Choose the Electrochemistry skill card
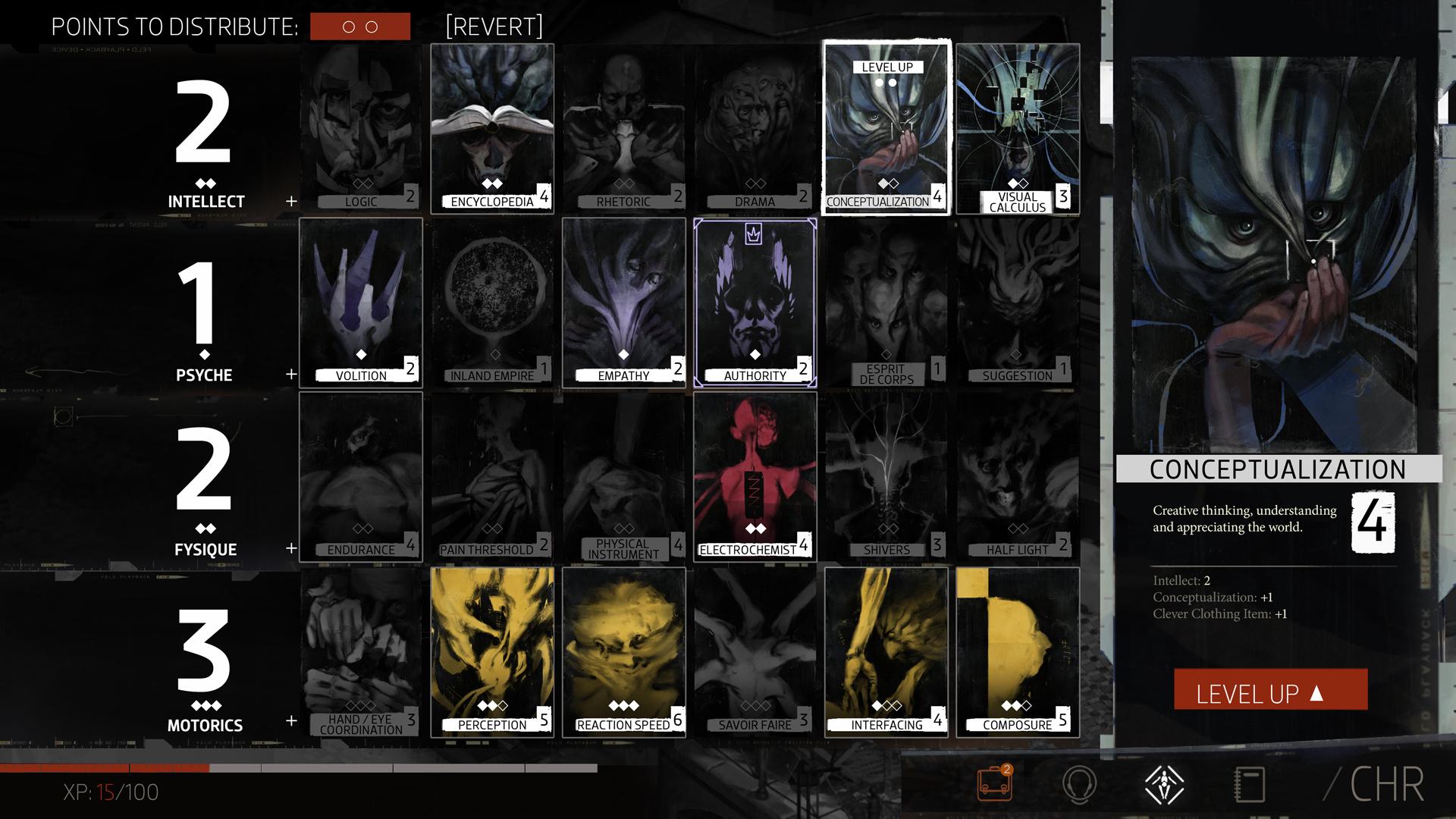Image resolution: width=1456 pixels, height=819 pixels. click(x=755, y=477)
